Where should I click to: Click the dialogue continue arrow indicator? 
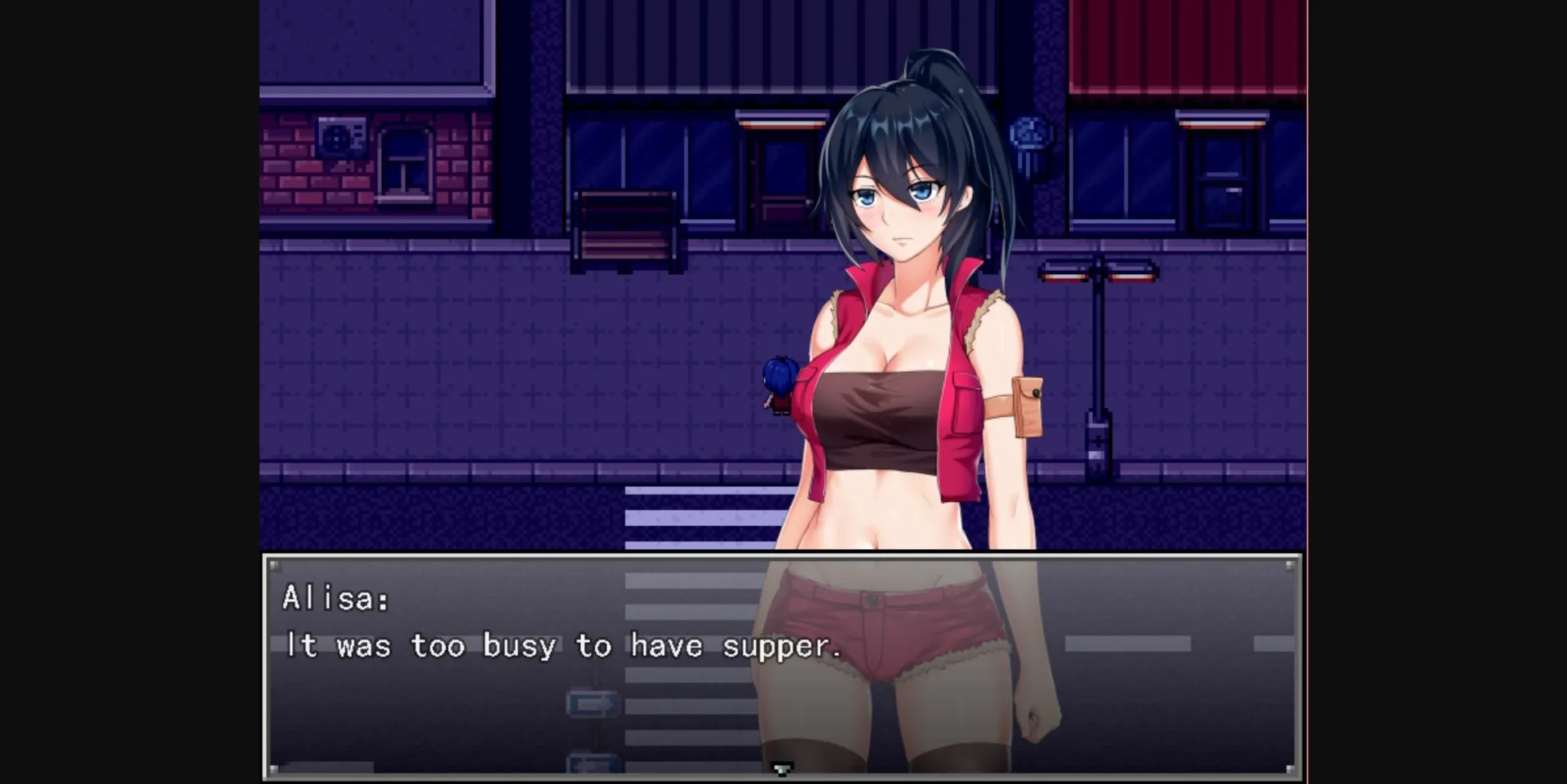click(783, 768)
